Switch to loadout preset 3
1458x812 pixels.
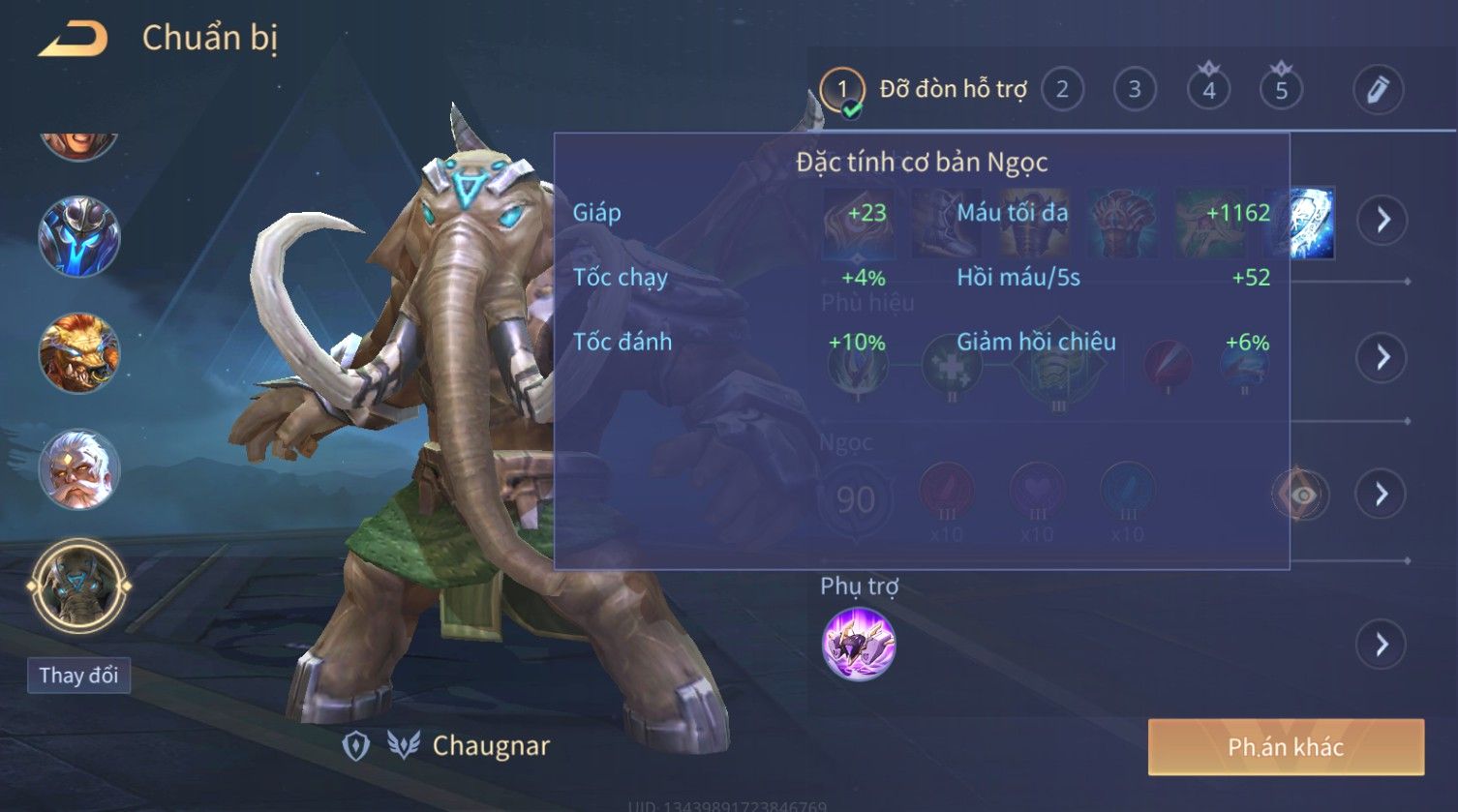tap(1135, 90)
